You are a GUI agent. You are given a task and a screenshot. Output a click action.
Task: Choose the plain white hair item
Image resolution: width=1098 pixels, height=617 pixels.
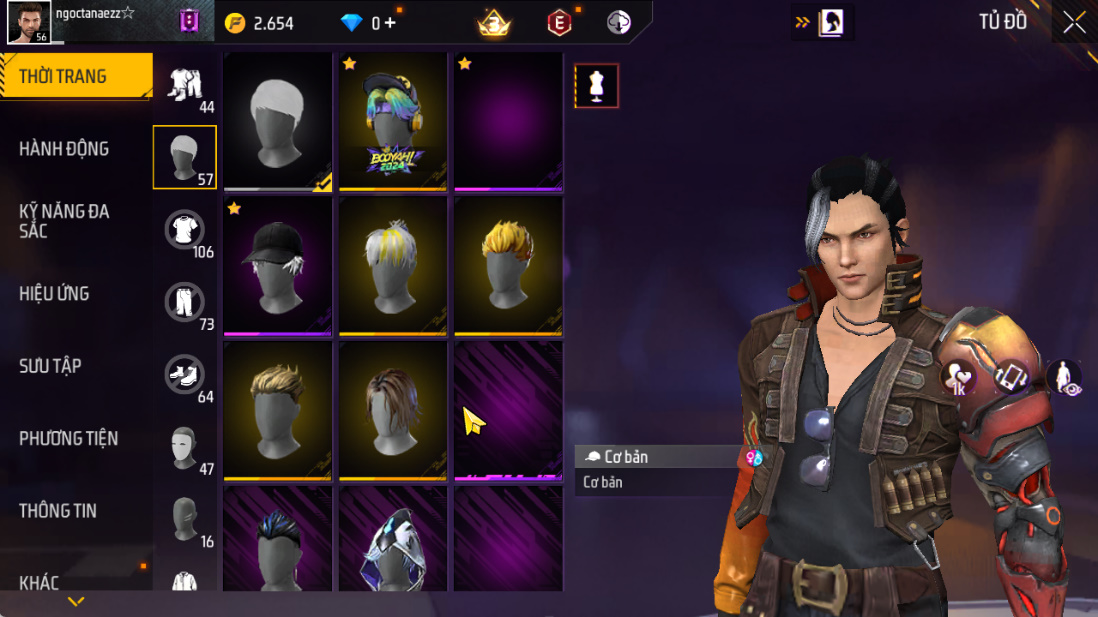[277, 120]
